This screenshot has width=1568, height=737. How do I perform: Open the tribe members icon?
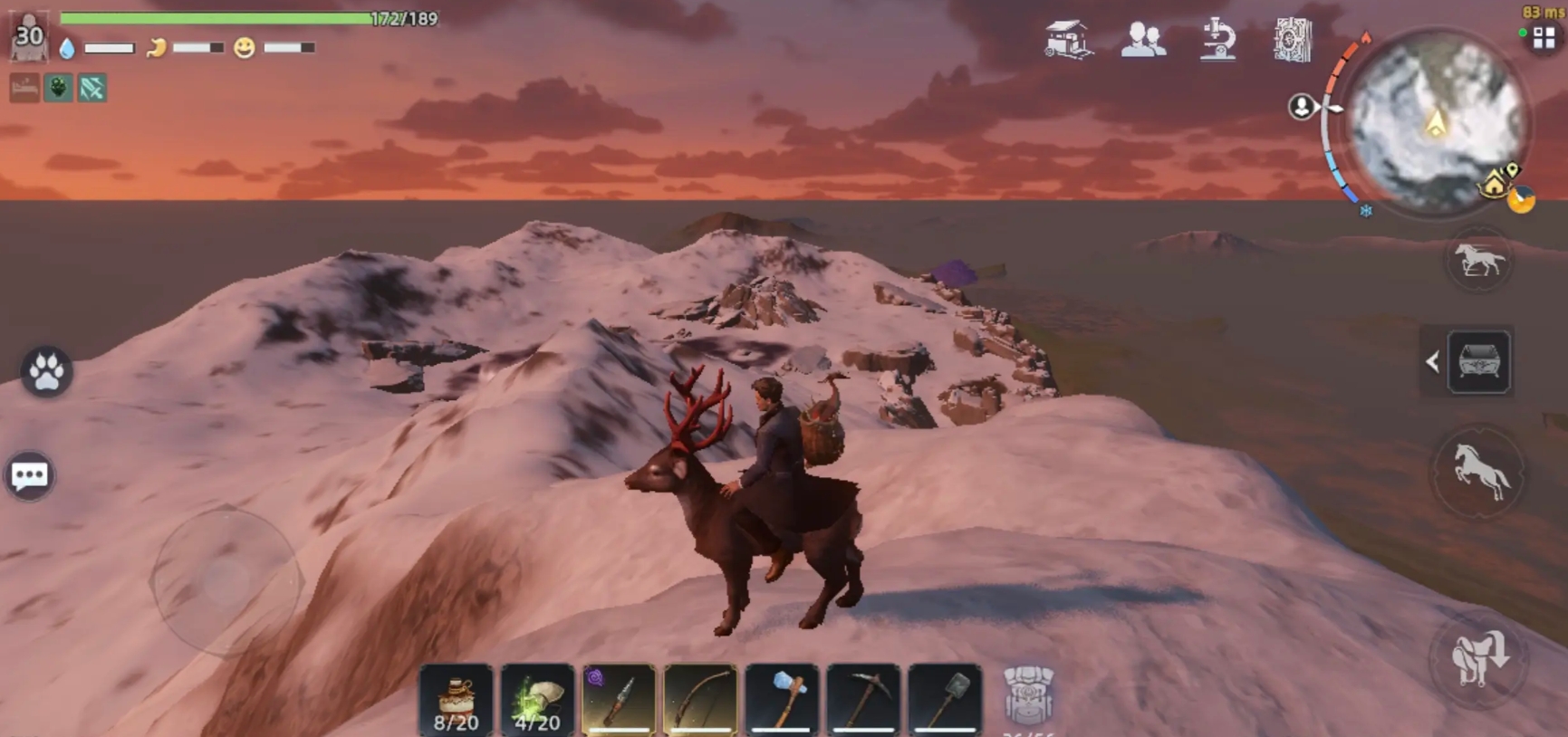pos(1142,40)
